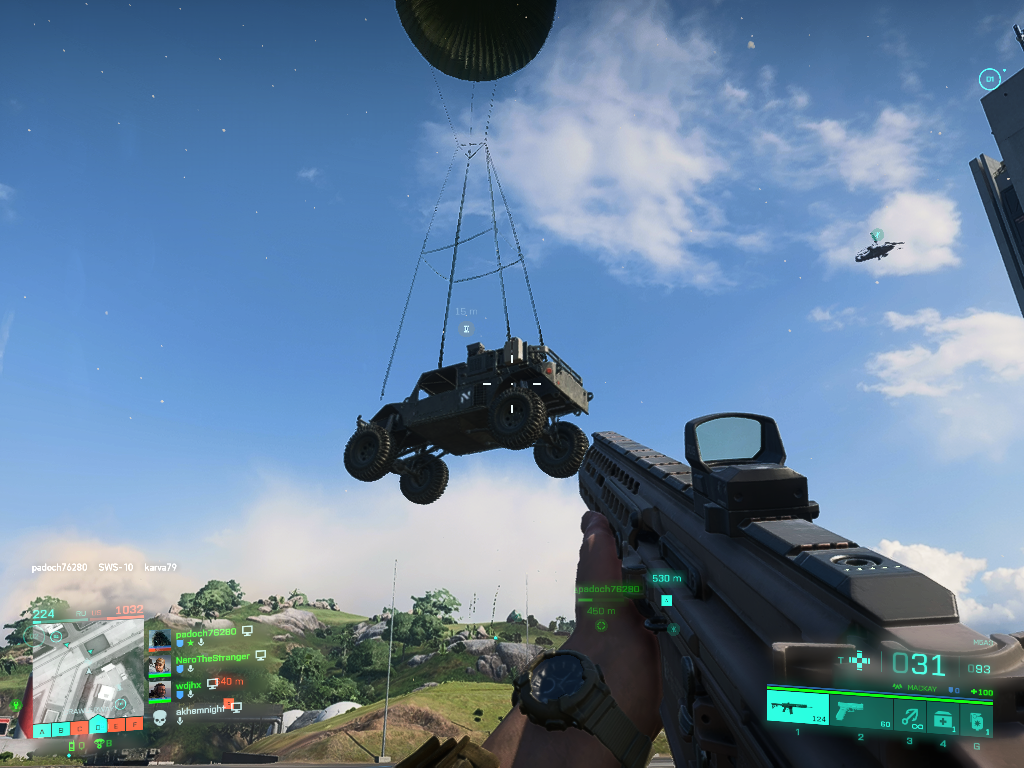Select the red objective F flag
The height and width of the screenshot is (768, 1024).
(x=135, y=727)
